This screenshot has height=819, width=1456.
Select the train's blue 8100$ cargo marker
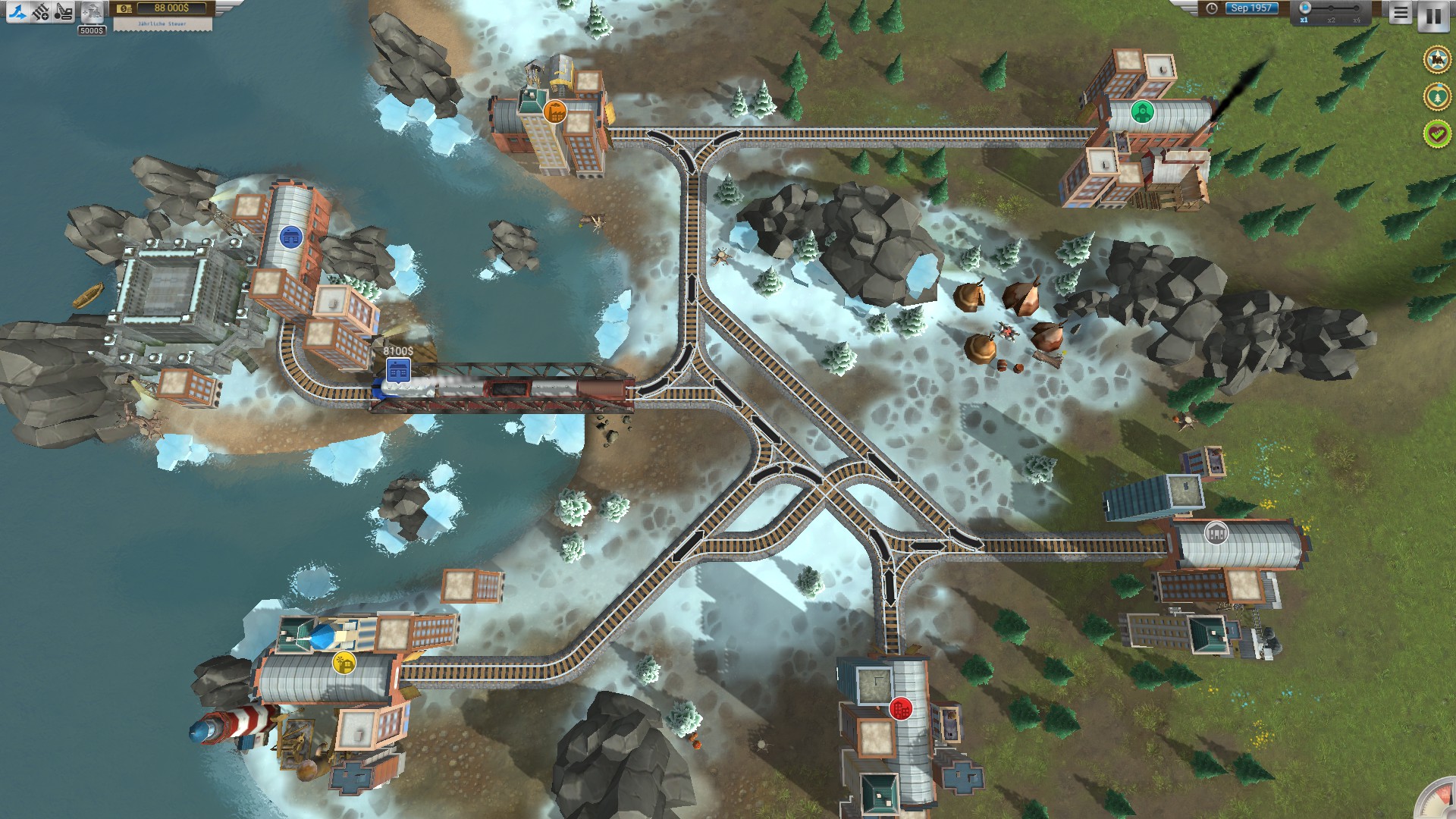[398, 371]
